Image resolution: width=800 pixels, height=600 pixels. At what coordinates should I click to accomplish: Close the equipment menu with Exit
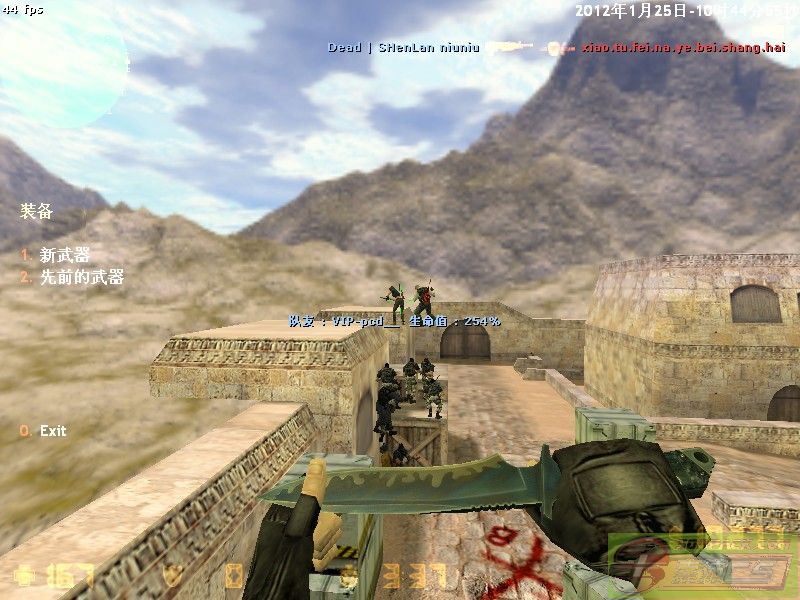tap(52, 431)
